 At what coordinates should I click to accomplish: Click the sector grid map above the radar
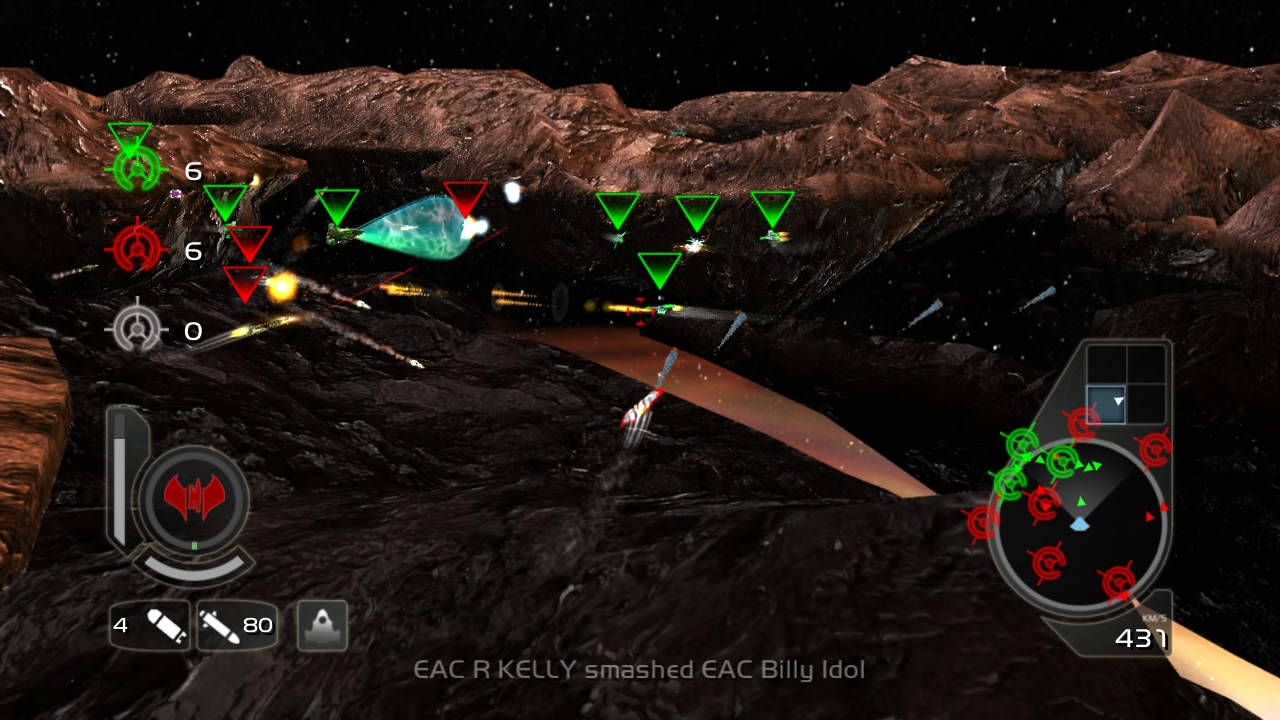1126,384
